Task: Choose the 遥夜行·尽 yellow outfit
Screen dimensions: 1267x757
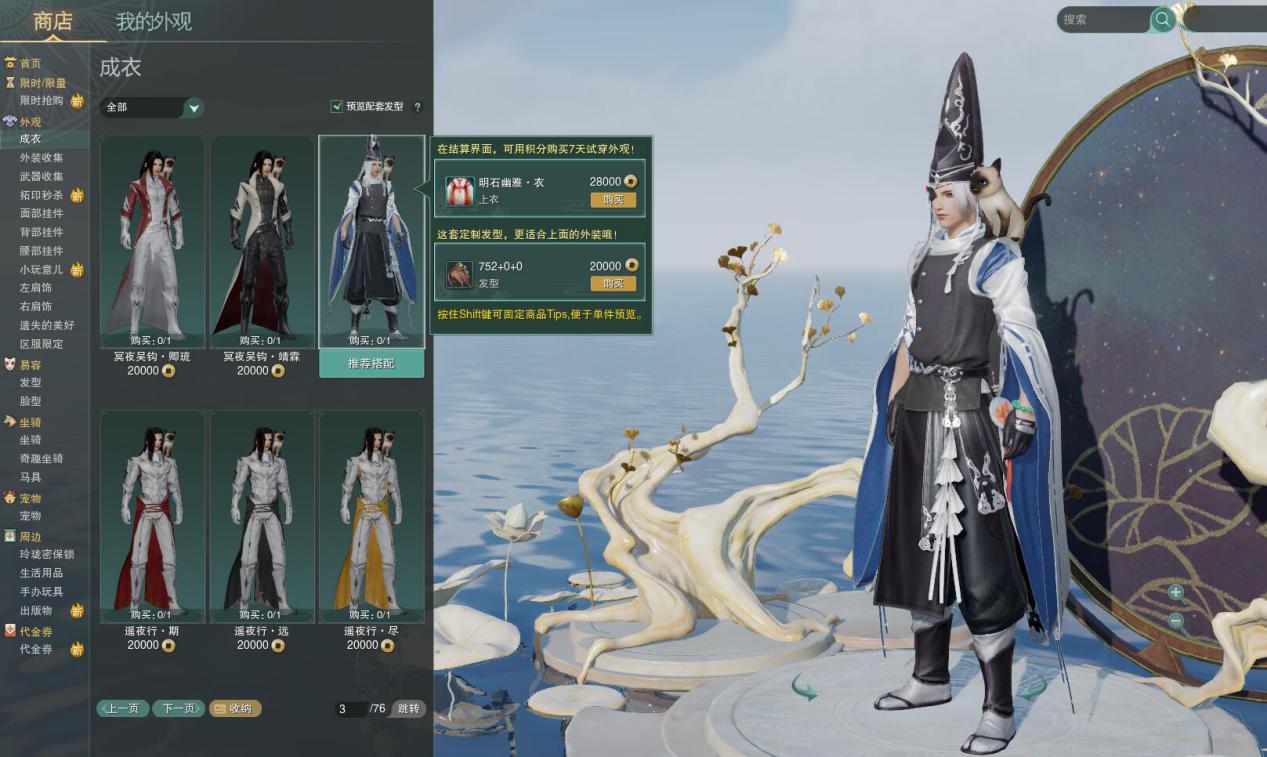Action: click(371, 516)
